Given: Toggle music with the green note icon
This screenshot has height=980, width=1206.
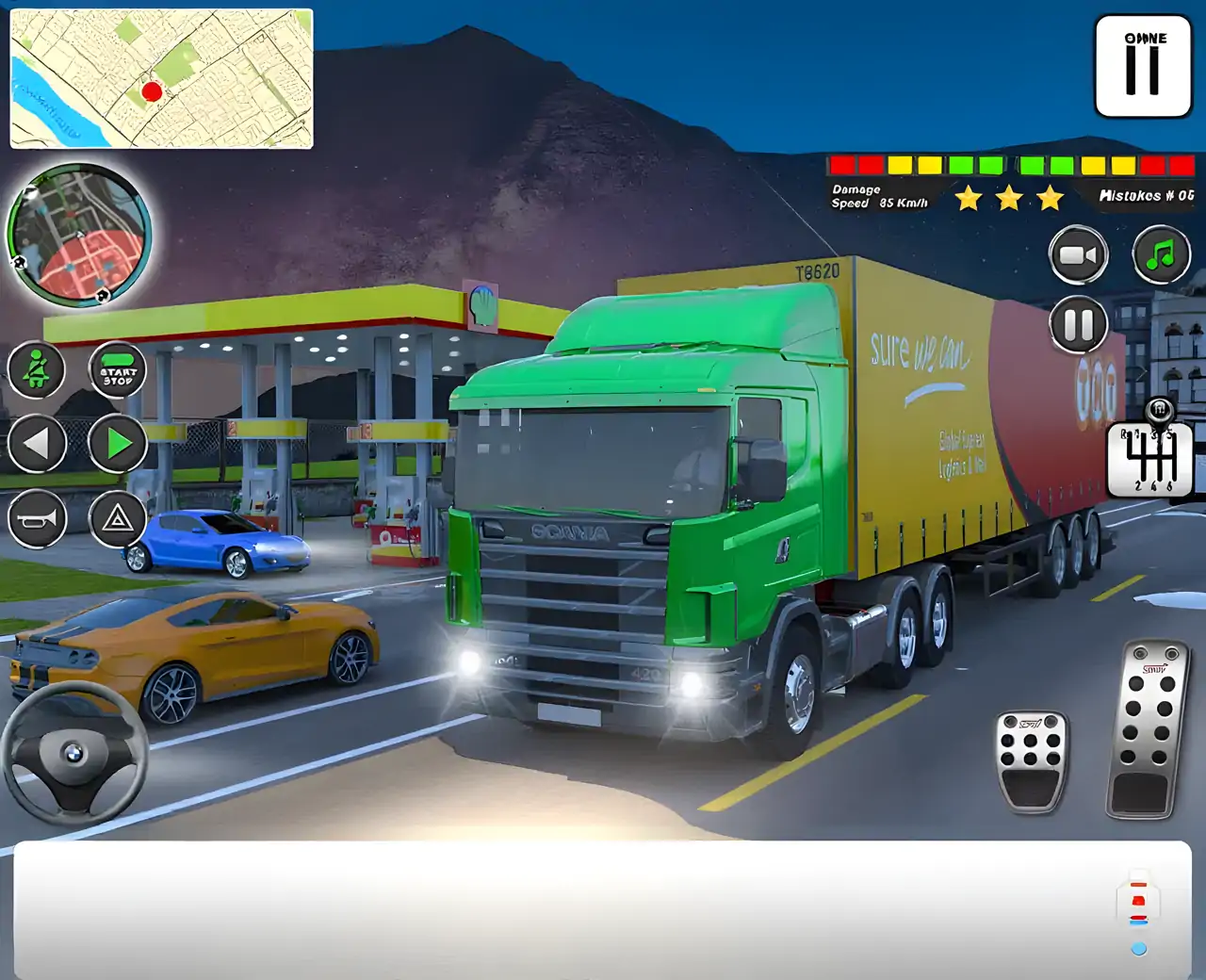Looking at the screenshot, I should (1161, 254).
